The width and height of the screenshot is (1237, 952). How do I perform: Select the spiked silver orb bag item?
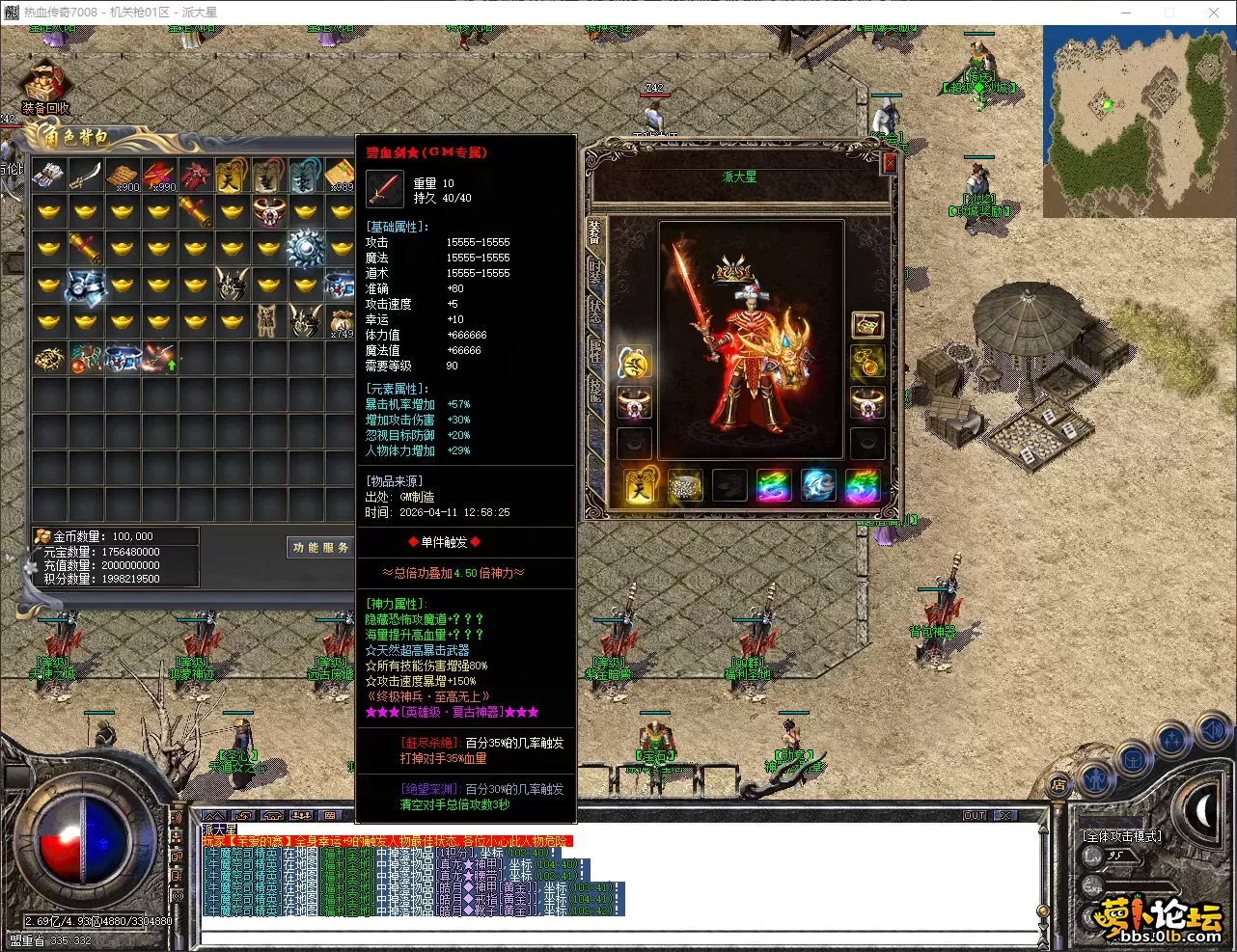(305, 248)
